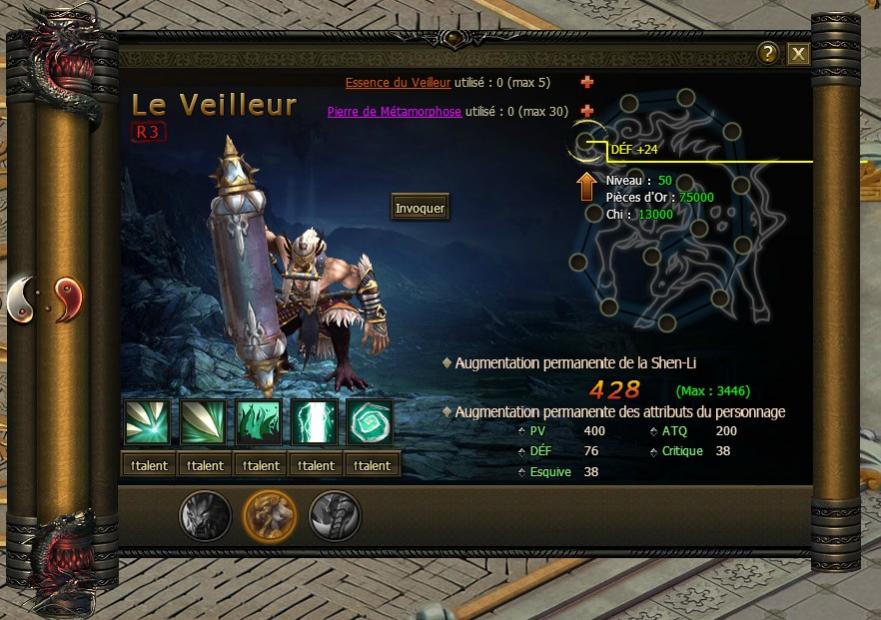The image size is (881, 620).
Task: Click the Invoquer button
Action: pos(420,207)
